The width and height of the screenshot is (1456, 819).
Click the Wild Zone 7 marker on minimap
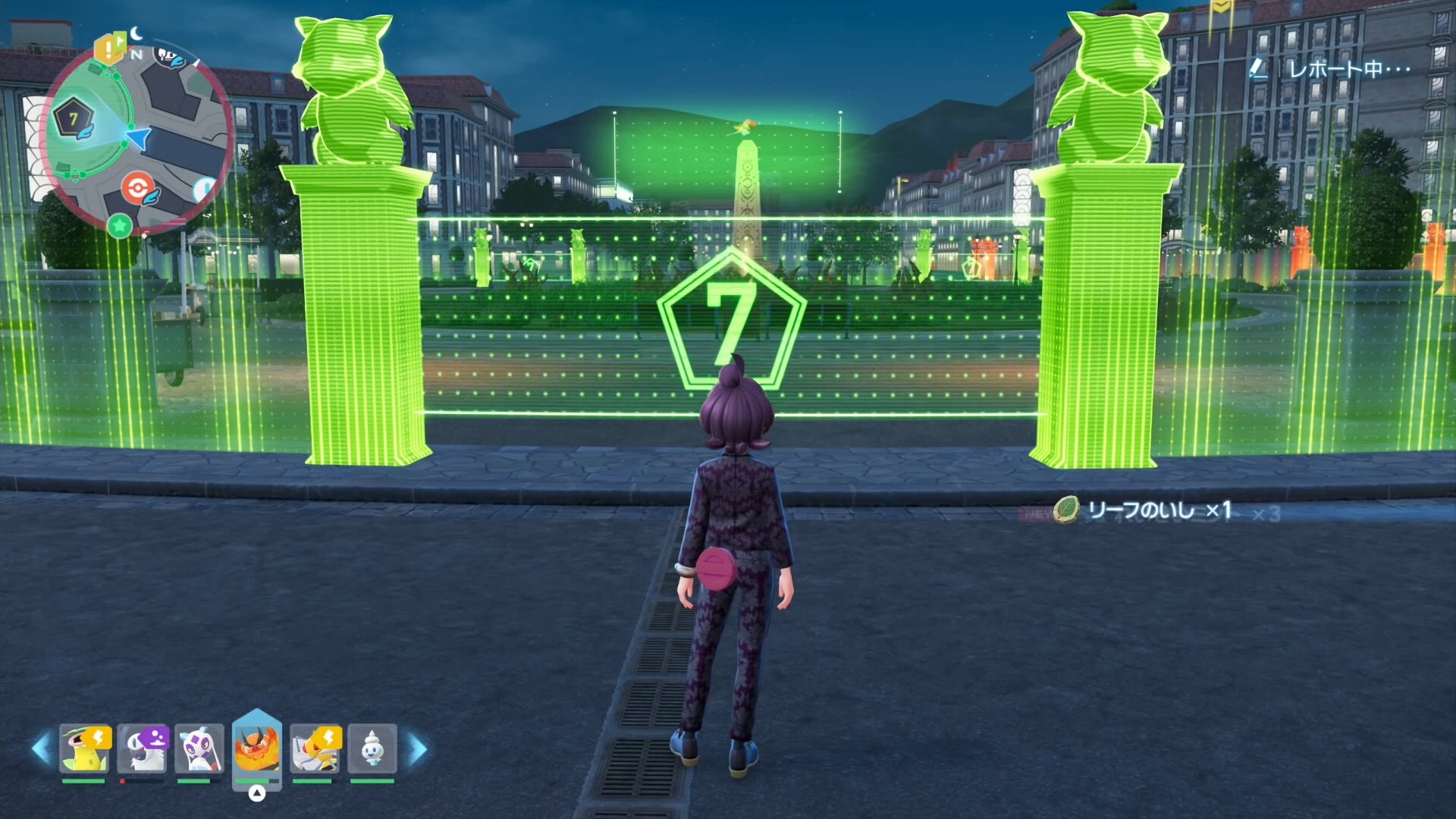tap(74, 119)
